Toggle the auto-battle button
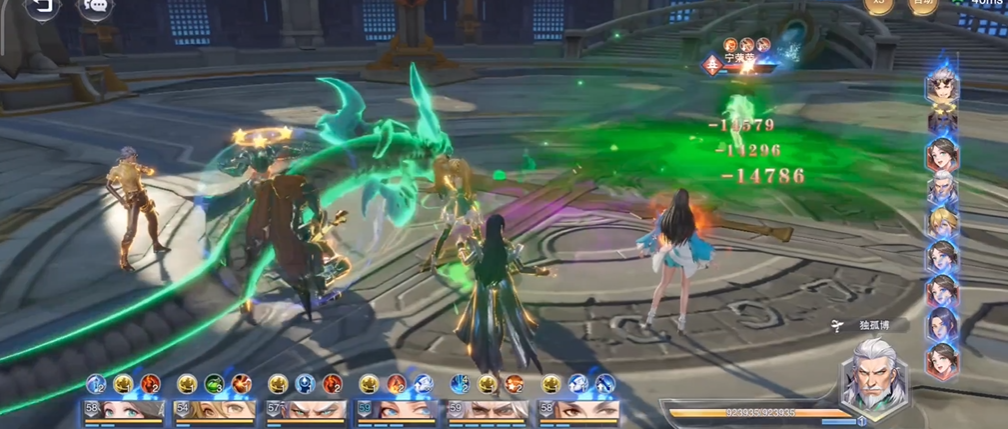The height and width of the screenshot is (429, 1008). click(922, 5)
